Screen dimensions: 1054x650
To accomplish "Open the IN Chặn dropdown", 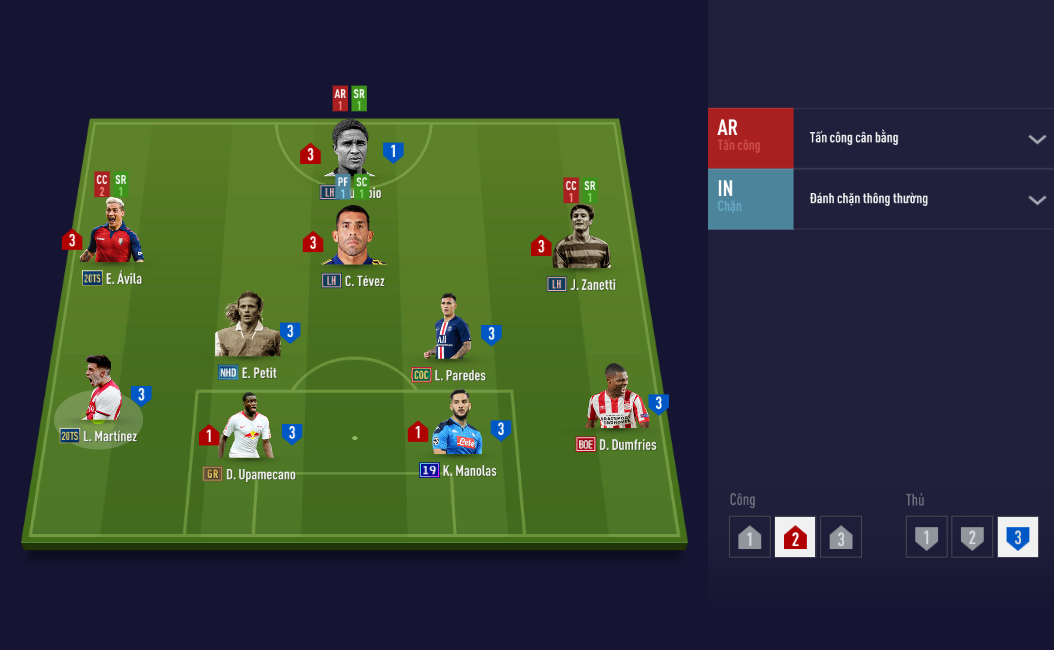I will pyautogui.click(x=1036, y=200).
